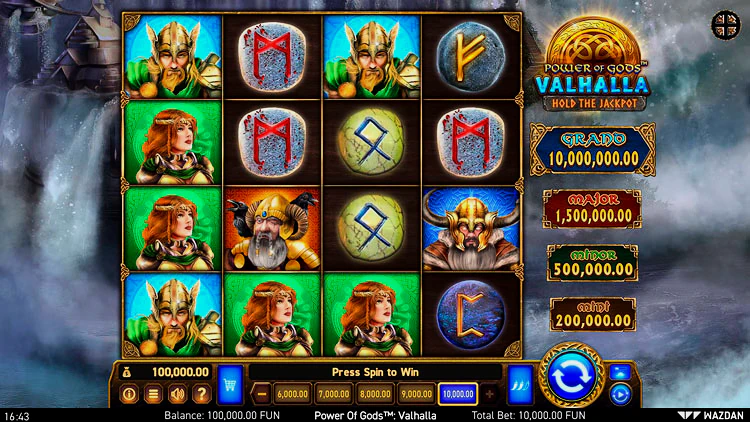The image size is (750, 422).
Task: Open the three-line menu button
Action: [x=153, y=394]
